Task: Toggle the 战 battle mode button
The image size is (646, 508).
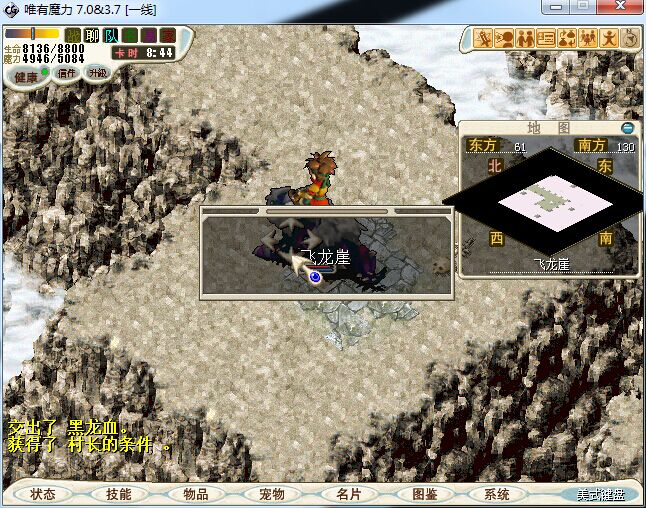Action: [73, 36]
